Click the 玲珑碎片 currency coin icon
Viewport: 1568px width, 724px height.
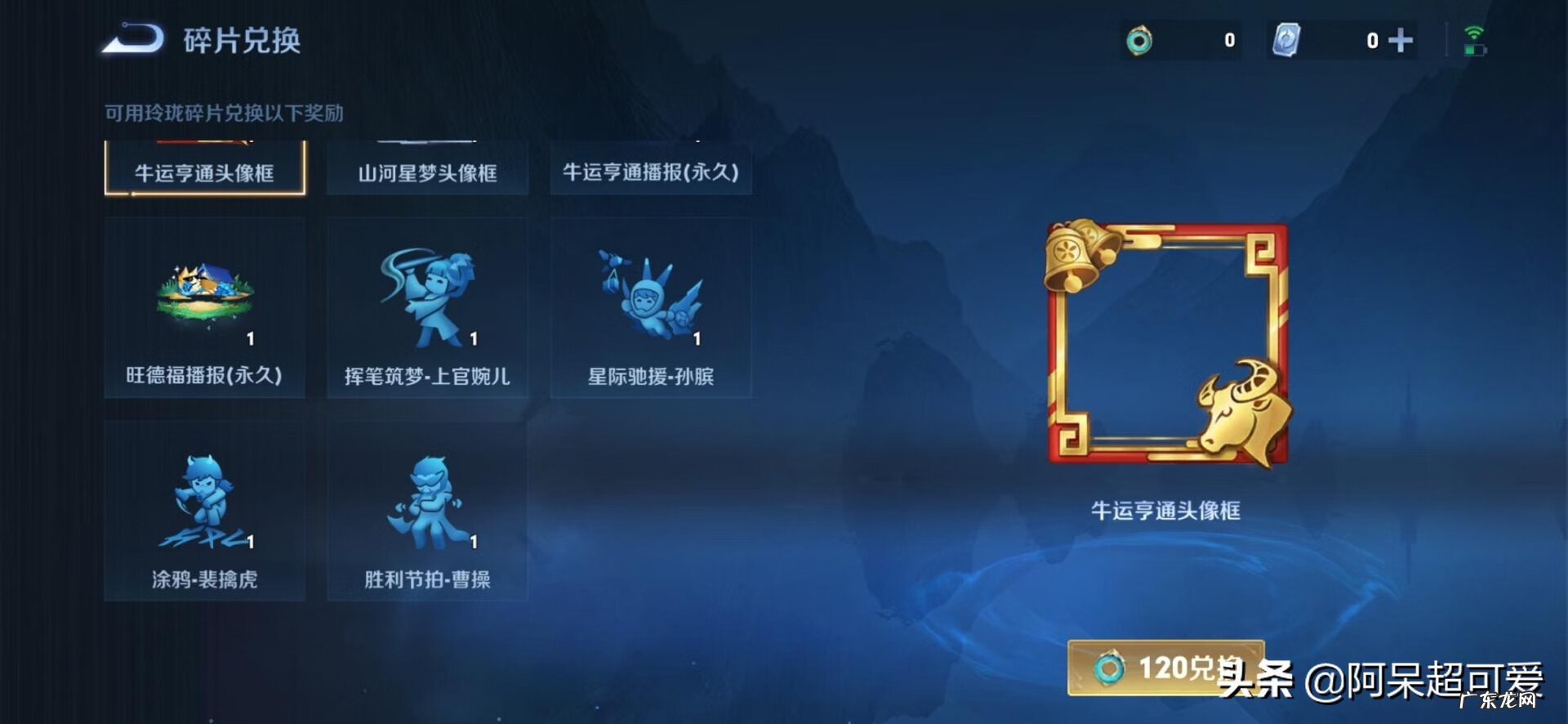click(1140, 39)
